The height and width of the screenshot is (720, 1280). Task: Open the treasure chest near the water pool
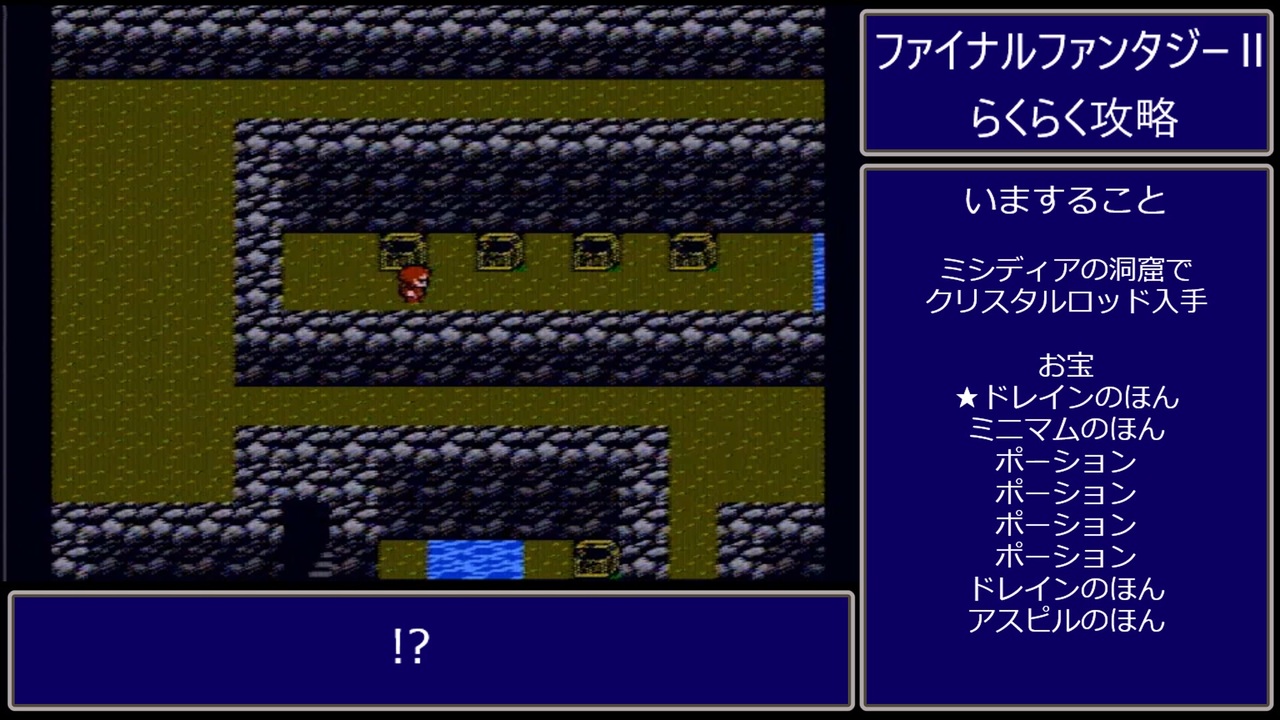pyautogui.click(x=592, y=557)
